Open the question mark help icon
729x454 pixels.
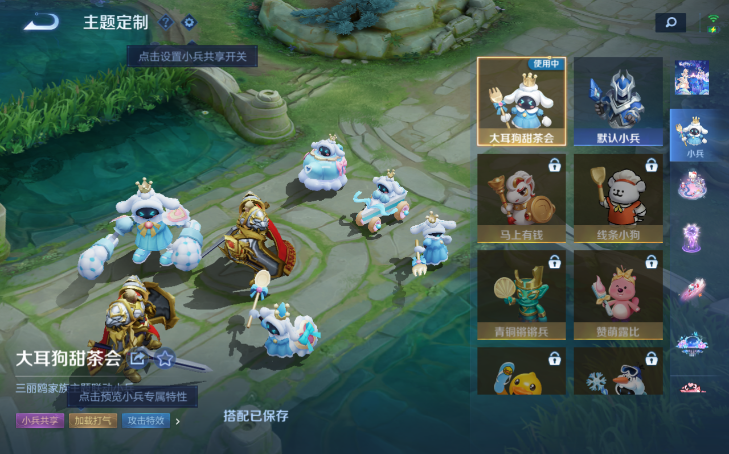[x=166, y=22]
